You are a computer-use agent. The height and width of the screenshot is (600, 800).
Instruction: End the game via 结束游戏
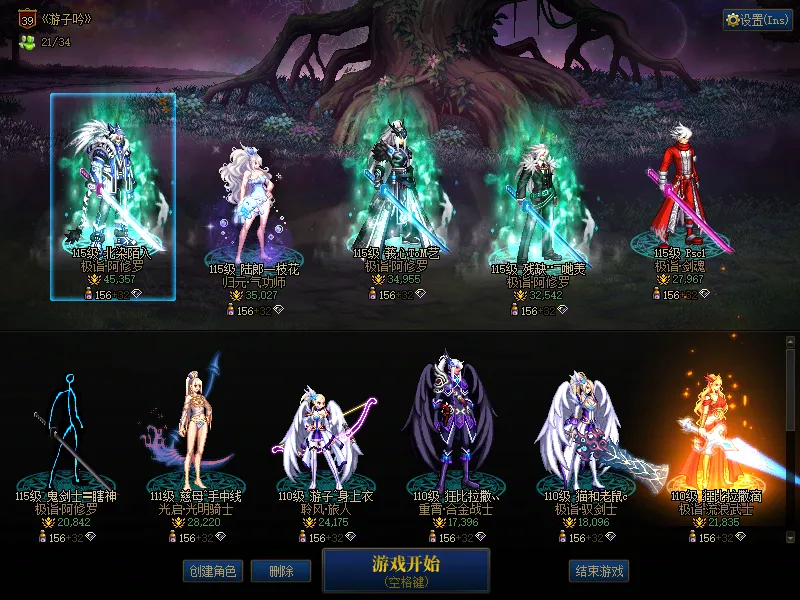[x=599, y=571]
